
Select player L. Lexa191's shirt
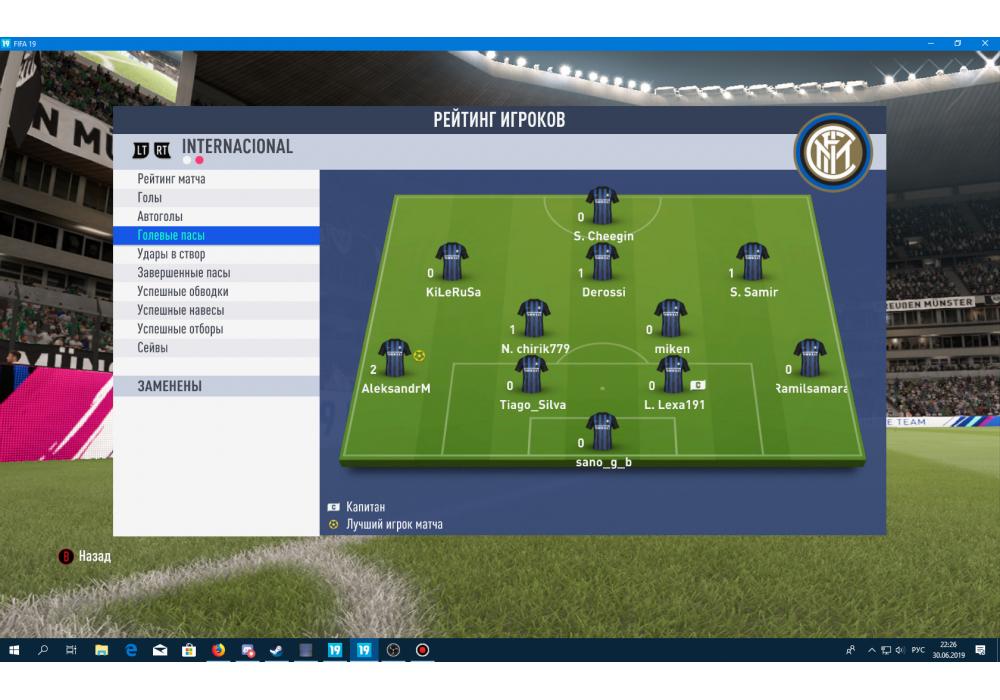pyautogui.click(x=674, y=375)
